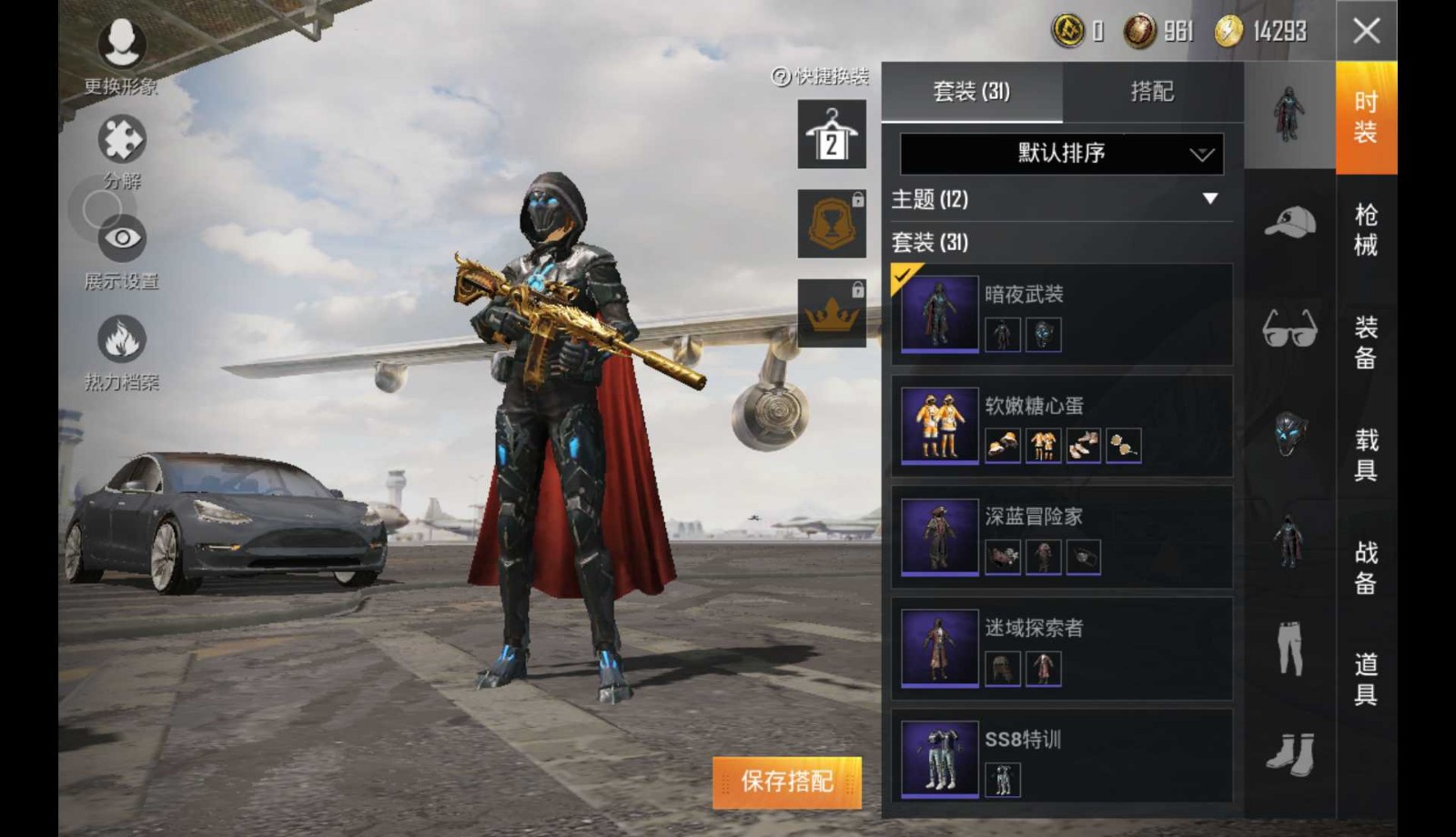Click the 软嫩糖心蛋 outfit thumbnail
This screenshot has height=837, width=1456.
coord(941,424)
